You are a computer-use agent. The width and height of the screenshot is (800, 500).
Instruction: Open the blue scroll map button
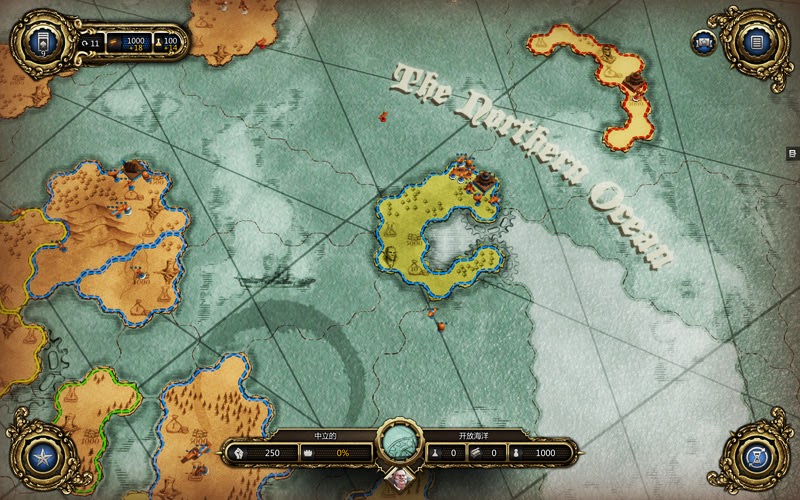[704, 42]
